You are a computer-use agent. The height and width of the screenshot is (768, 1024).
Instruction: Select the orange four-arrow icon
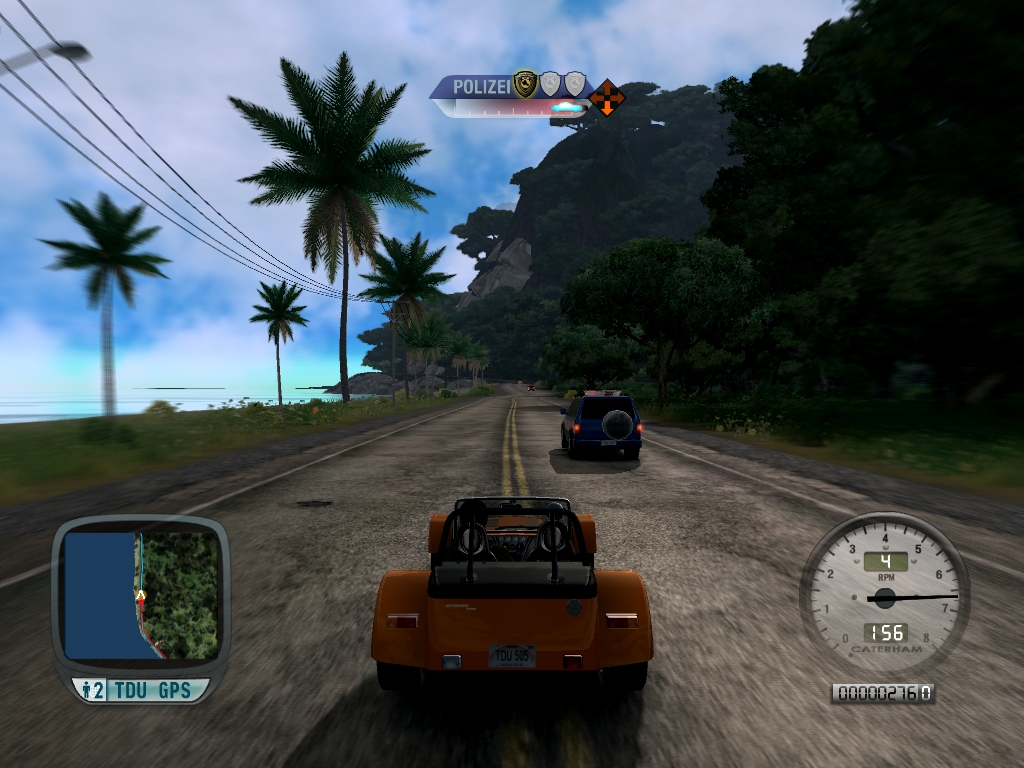tap(606, 98)
